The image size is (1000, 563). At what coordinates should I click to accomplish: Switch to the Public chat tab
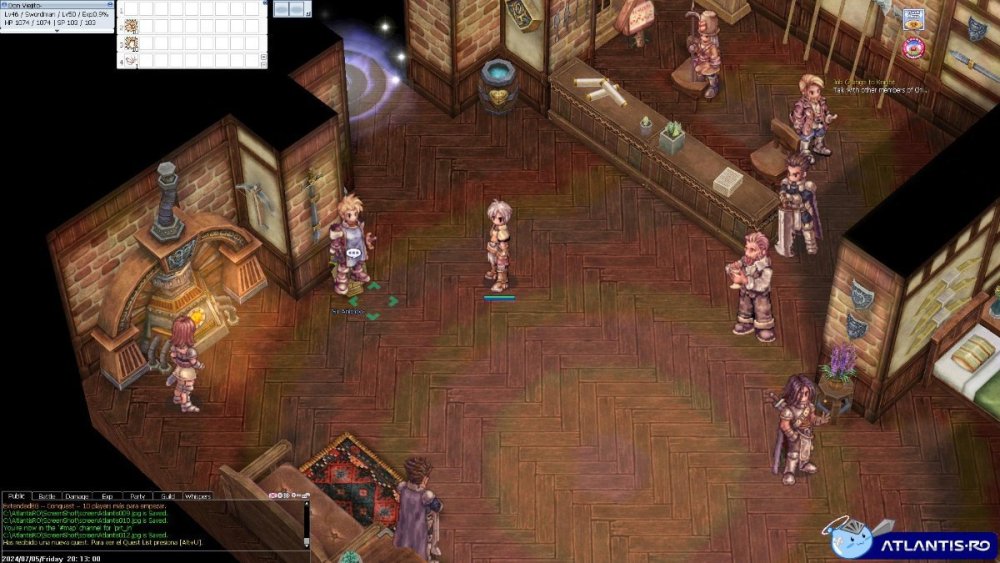[x=16, y=496]
